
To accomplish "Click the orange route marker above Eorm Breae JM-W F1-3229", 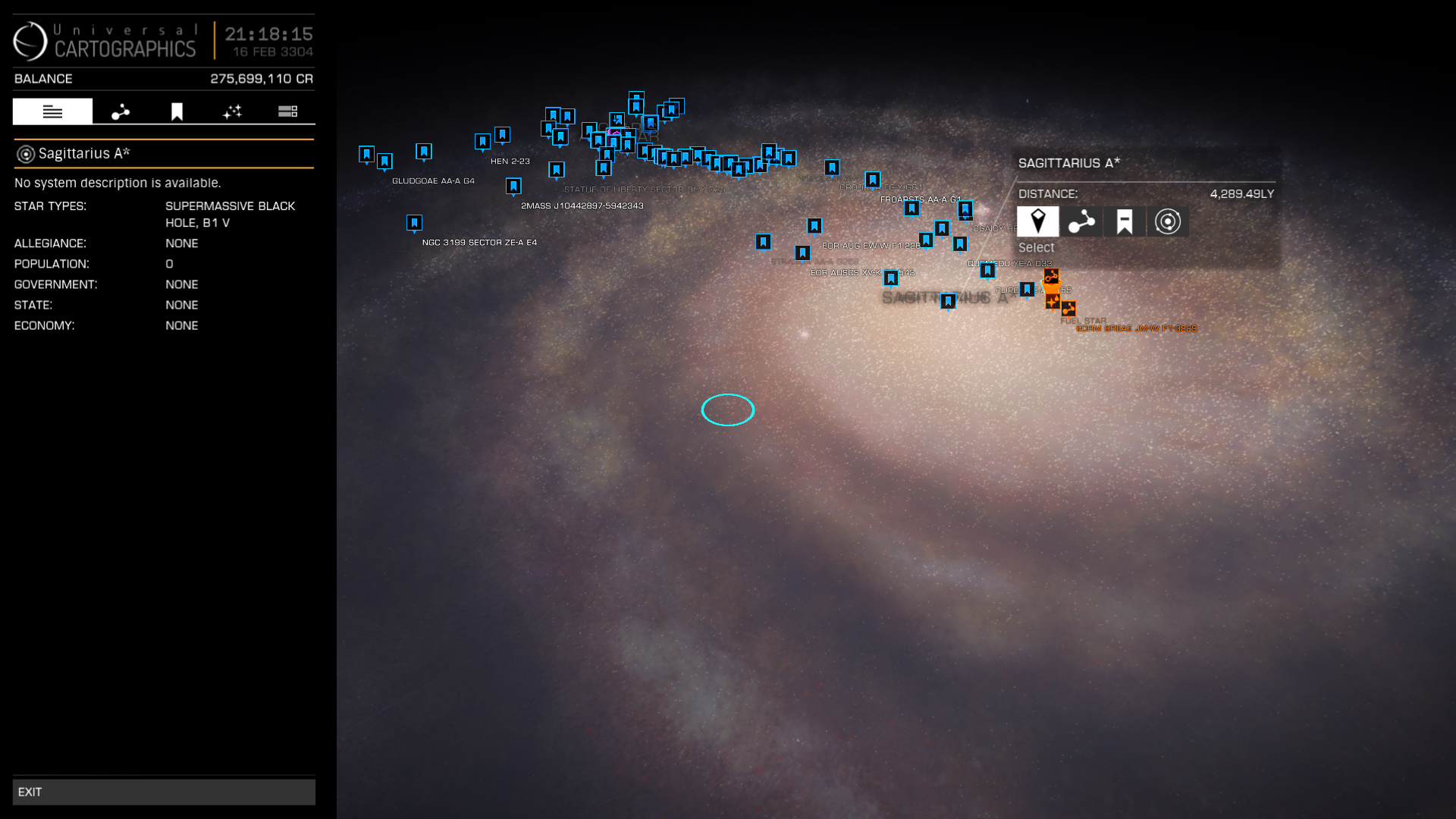I will pyautogui.click(x=1068, y=309).
